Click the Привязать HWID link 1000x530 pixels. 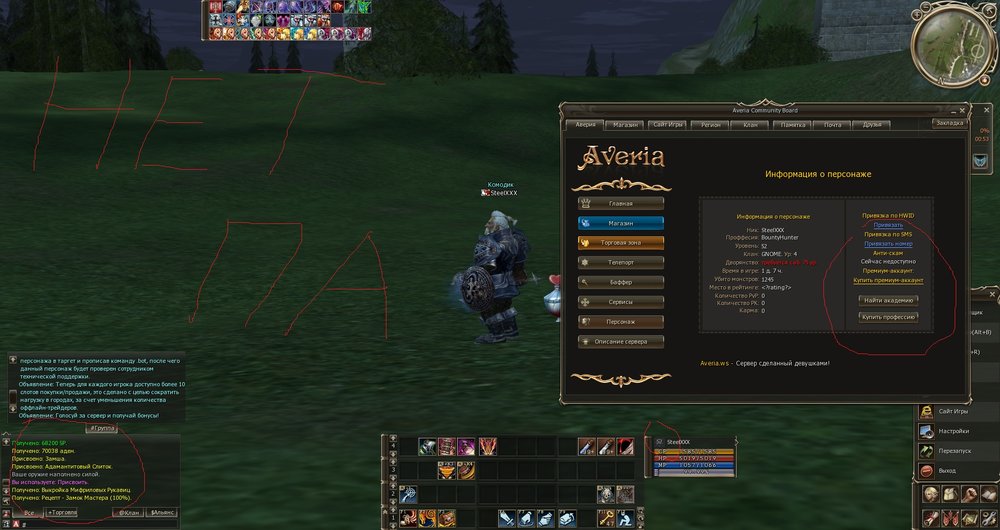888,226
